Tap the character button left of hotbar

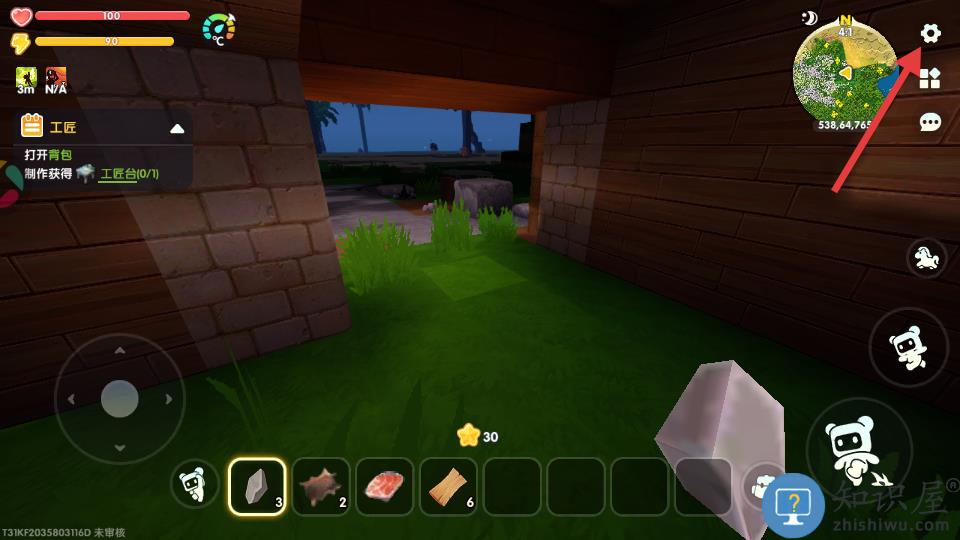[x=194, y=485]
